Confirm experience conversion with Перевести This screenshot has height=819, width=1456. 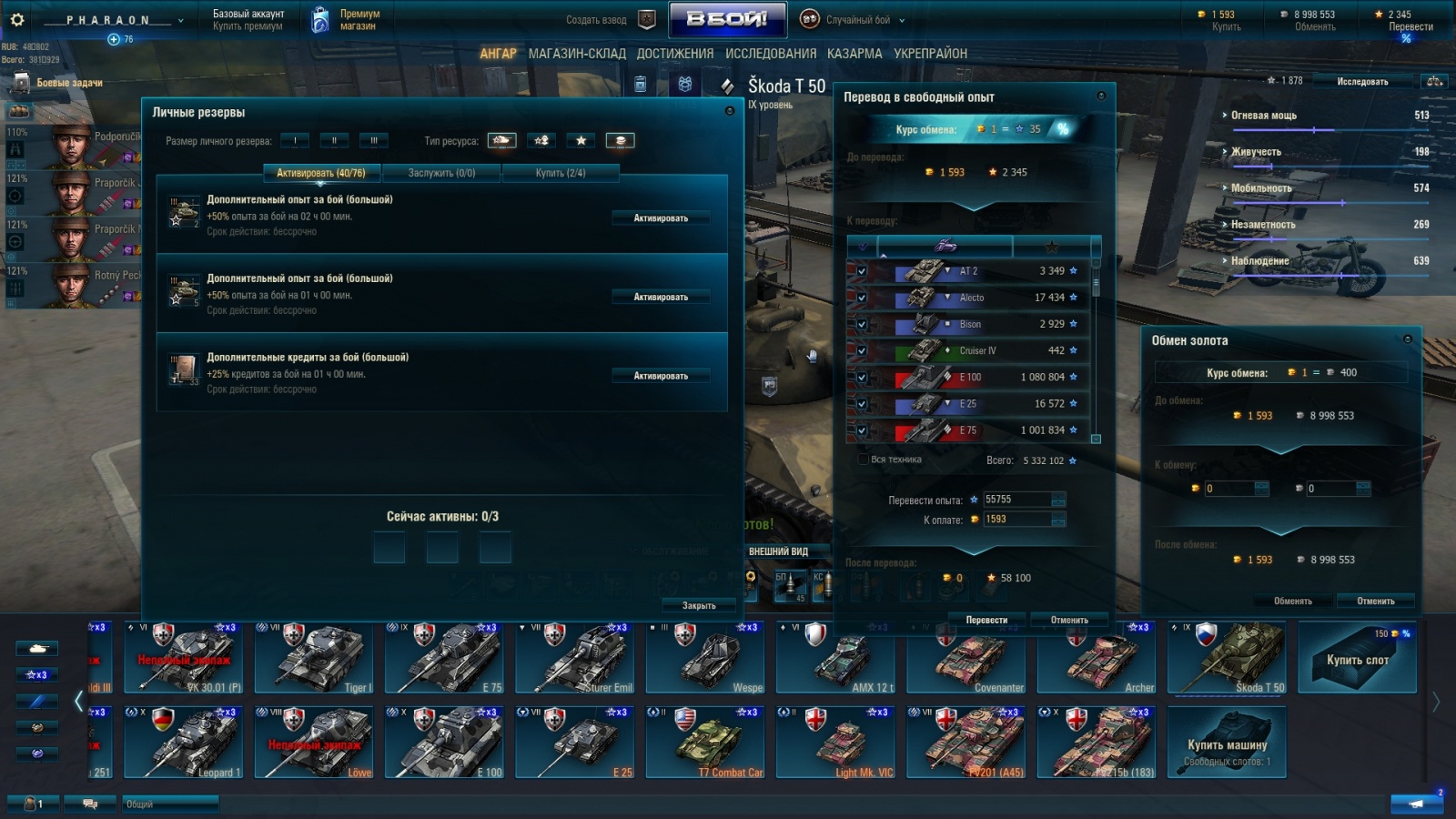(986, 620)
